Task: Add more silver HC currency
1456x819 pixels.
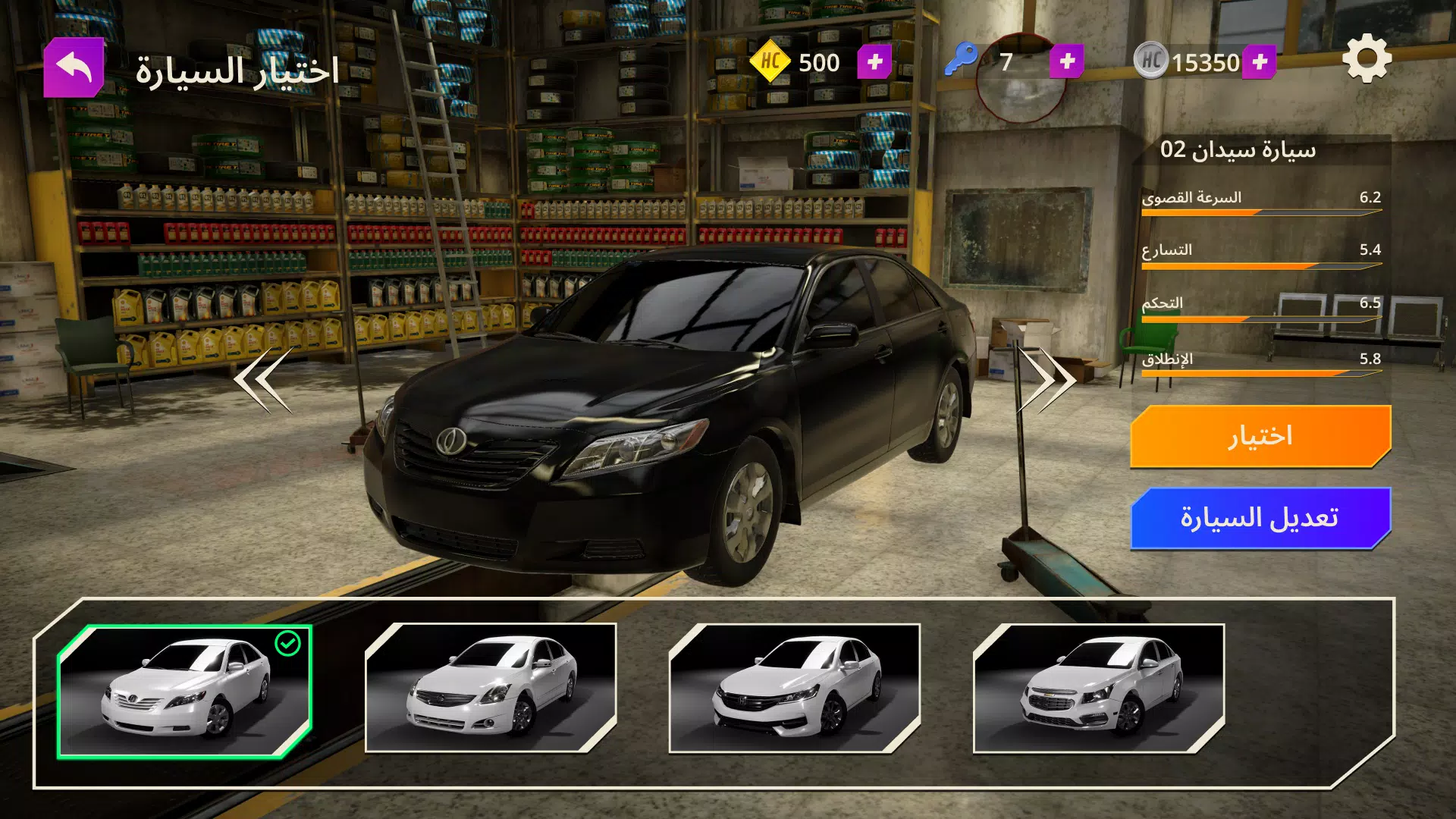Action: (x=1260, y=62)
